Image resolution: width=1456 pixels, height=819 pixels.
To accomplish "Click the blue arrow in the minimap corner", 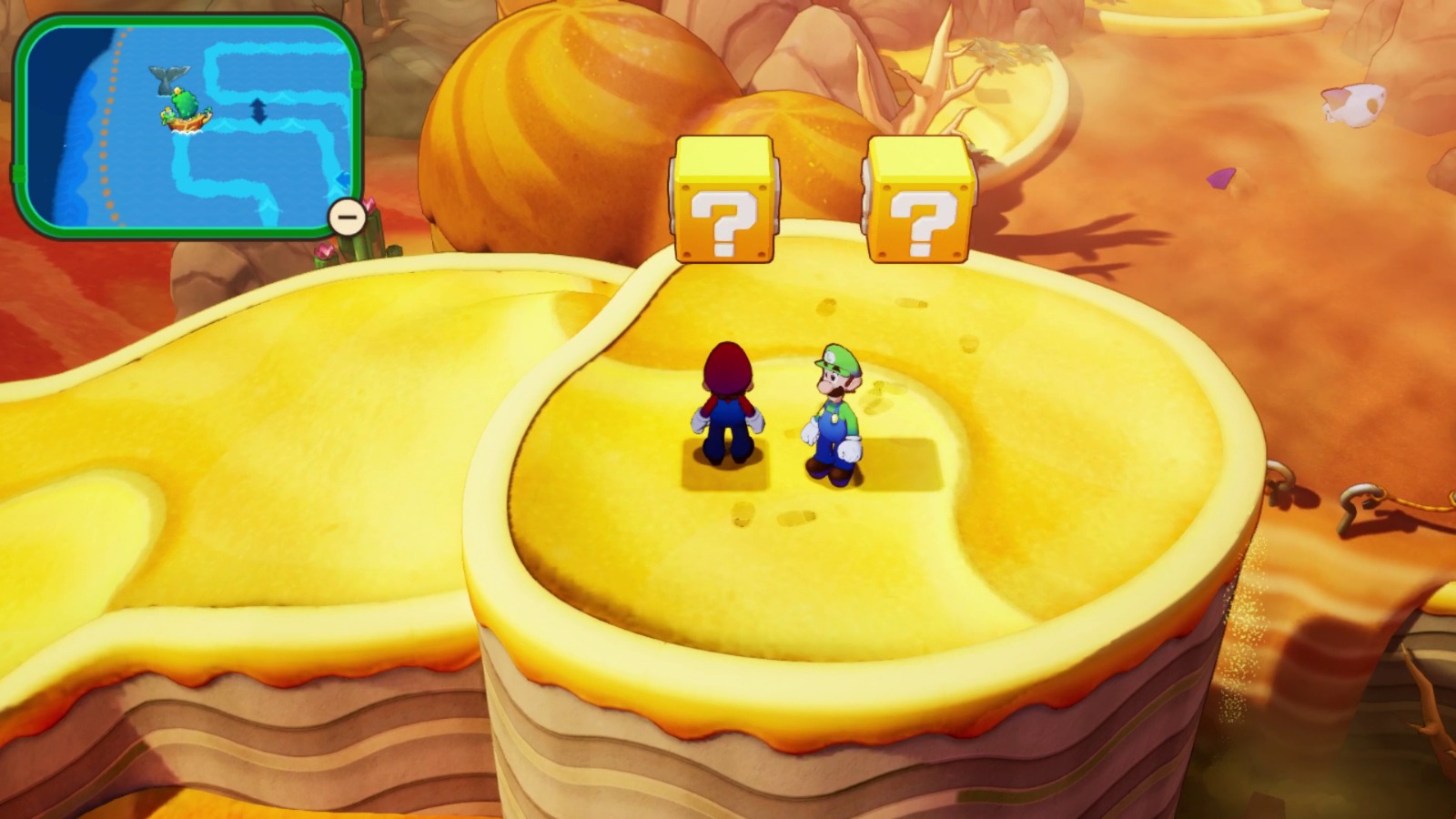I will pyautogui.click(x=344, y=178).
